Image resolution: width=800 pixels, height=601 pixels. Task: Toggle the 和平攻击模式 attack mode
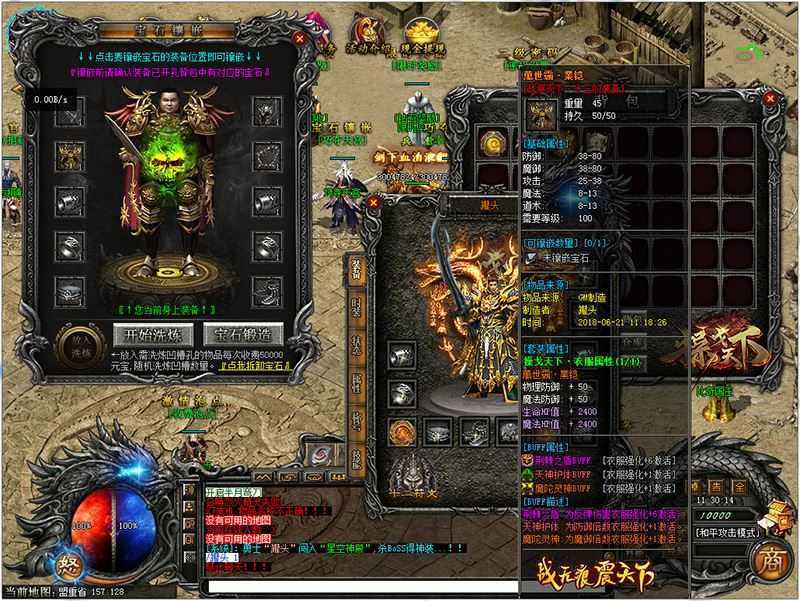727,533
